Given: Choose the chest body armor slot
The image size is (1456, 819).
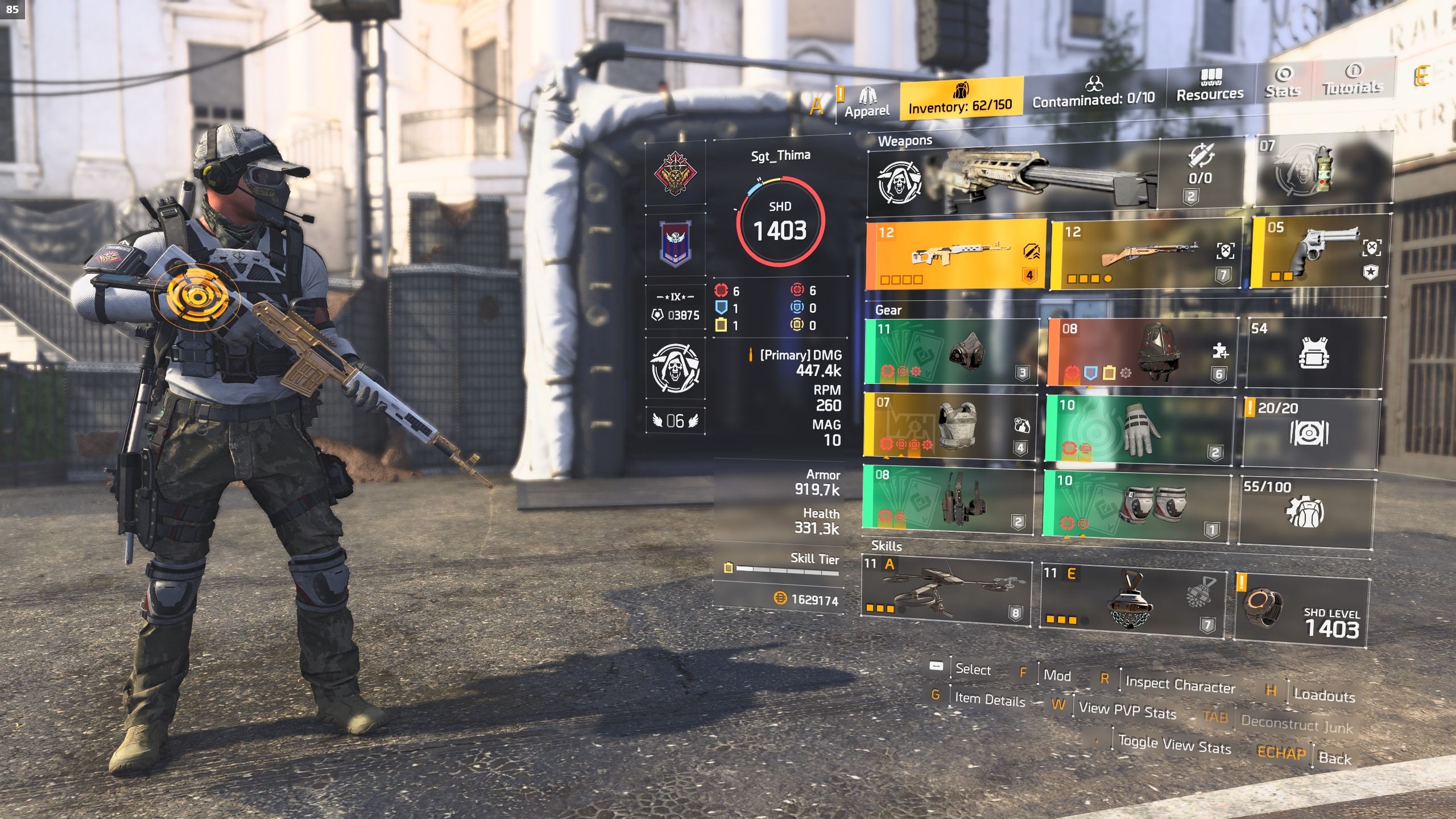Looking at the screenshot, I should pyautogui.click(x=950, y=425).
